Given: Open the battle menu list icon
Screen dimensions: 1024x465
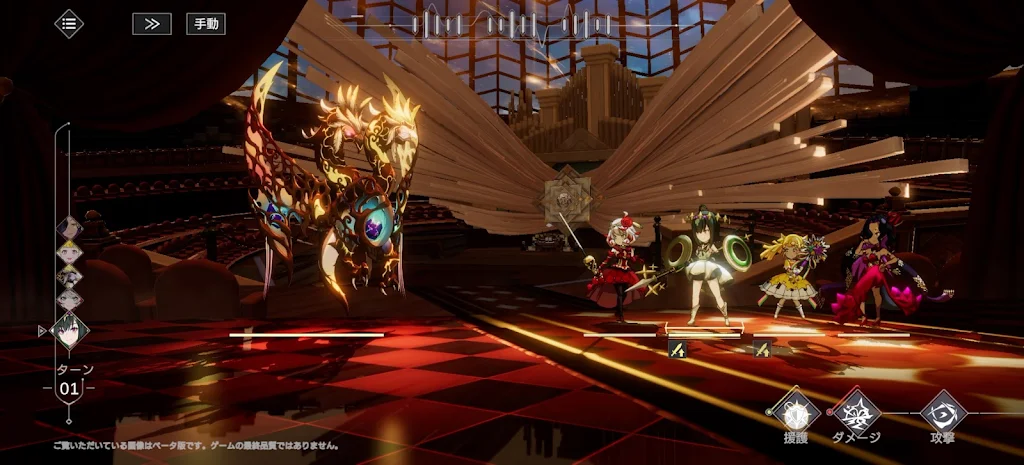Looking at the screenshot, I should pos(69,23).
